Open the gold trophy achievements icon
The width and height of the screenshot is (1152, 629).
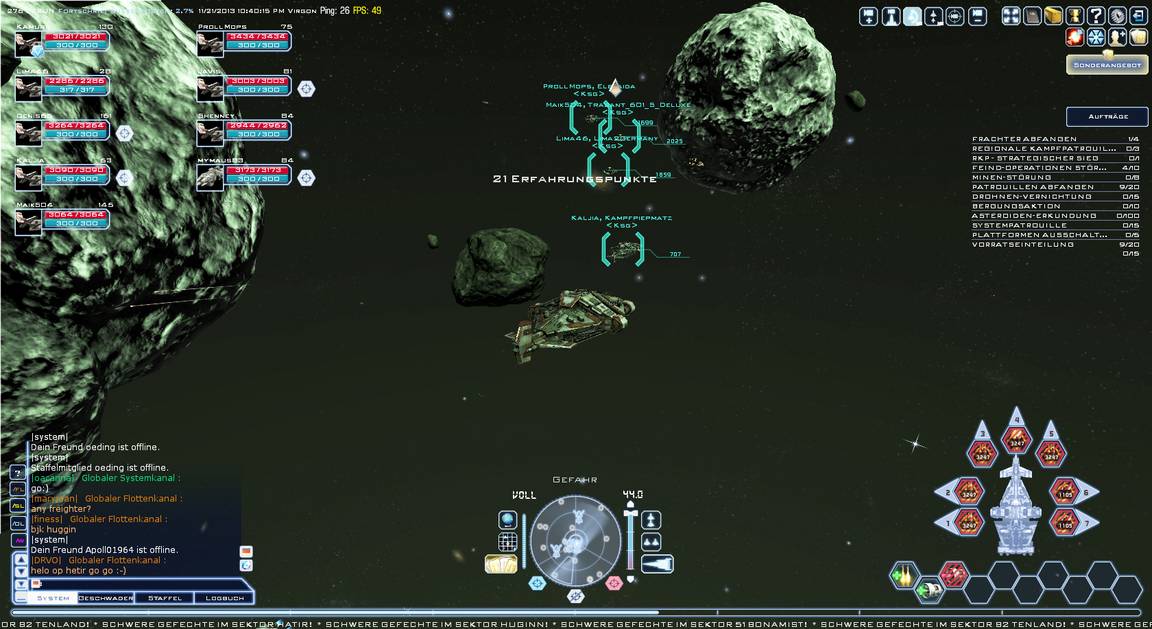tap(1075, 16)
